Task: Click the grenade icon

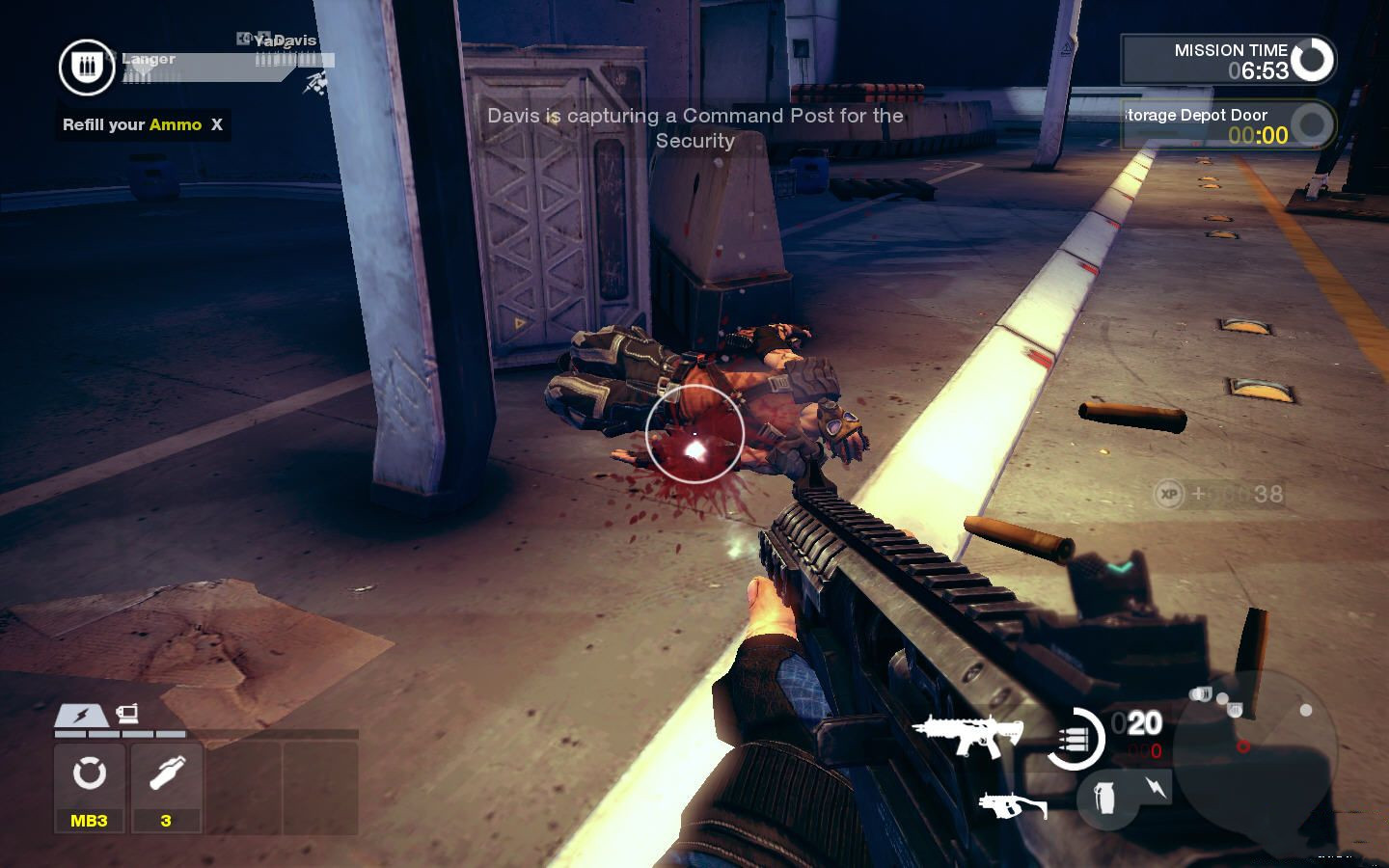Action: click(x=1106, y=797)
